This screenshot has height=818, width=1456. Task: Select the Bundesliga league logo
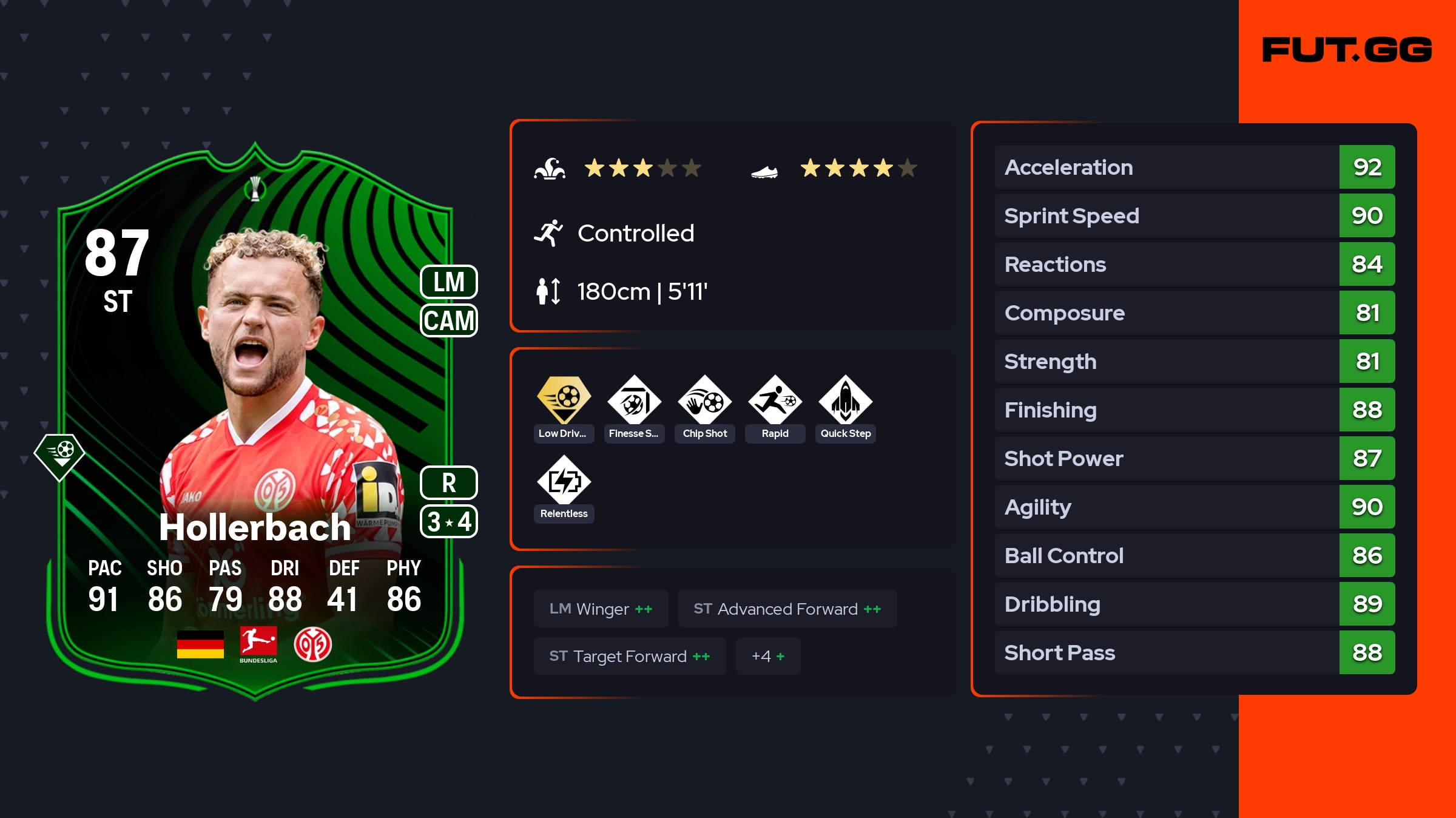[x=258, y=644]
